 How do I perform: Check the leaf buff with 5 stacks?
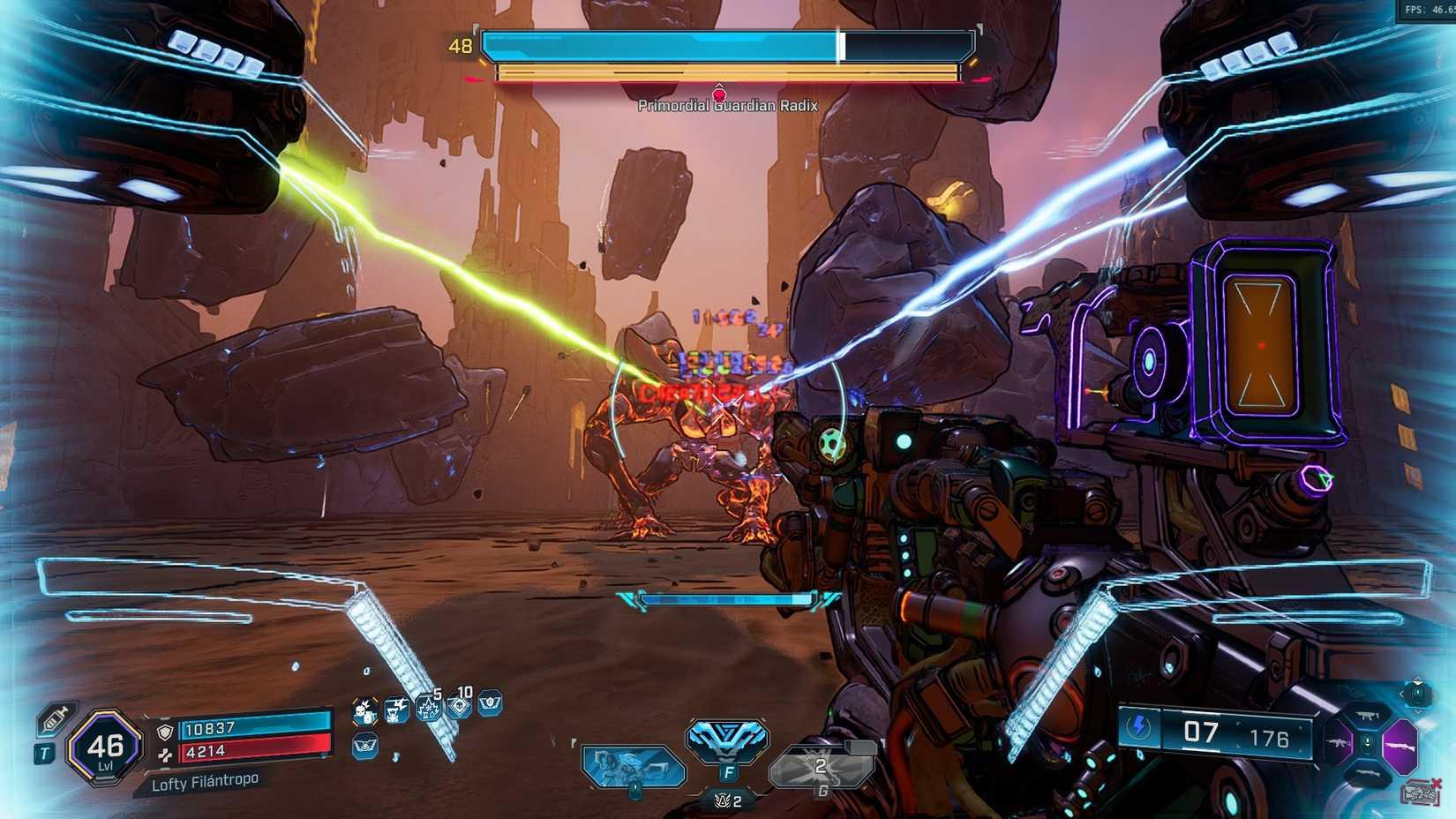coord(429,708)
